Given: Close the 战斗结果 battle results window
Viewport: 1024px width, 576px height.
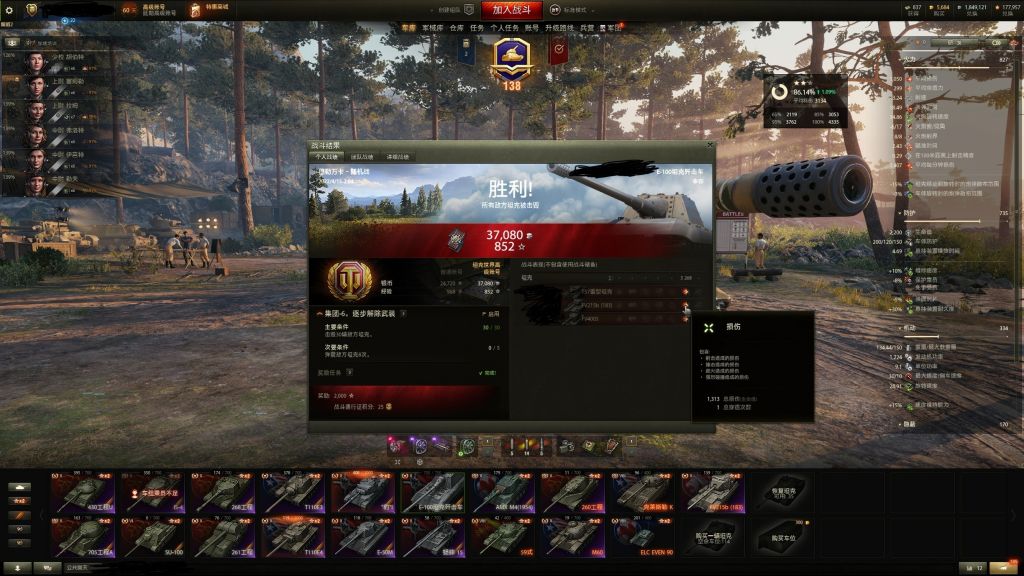Looking at the screenshot, I should click(x=711, y=146).
